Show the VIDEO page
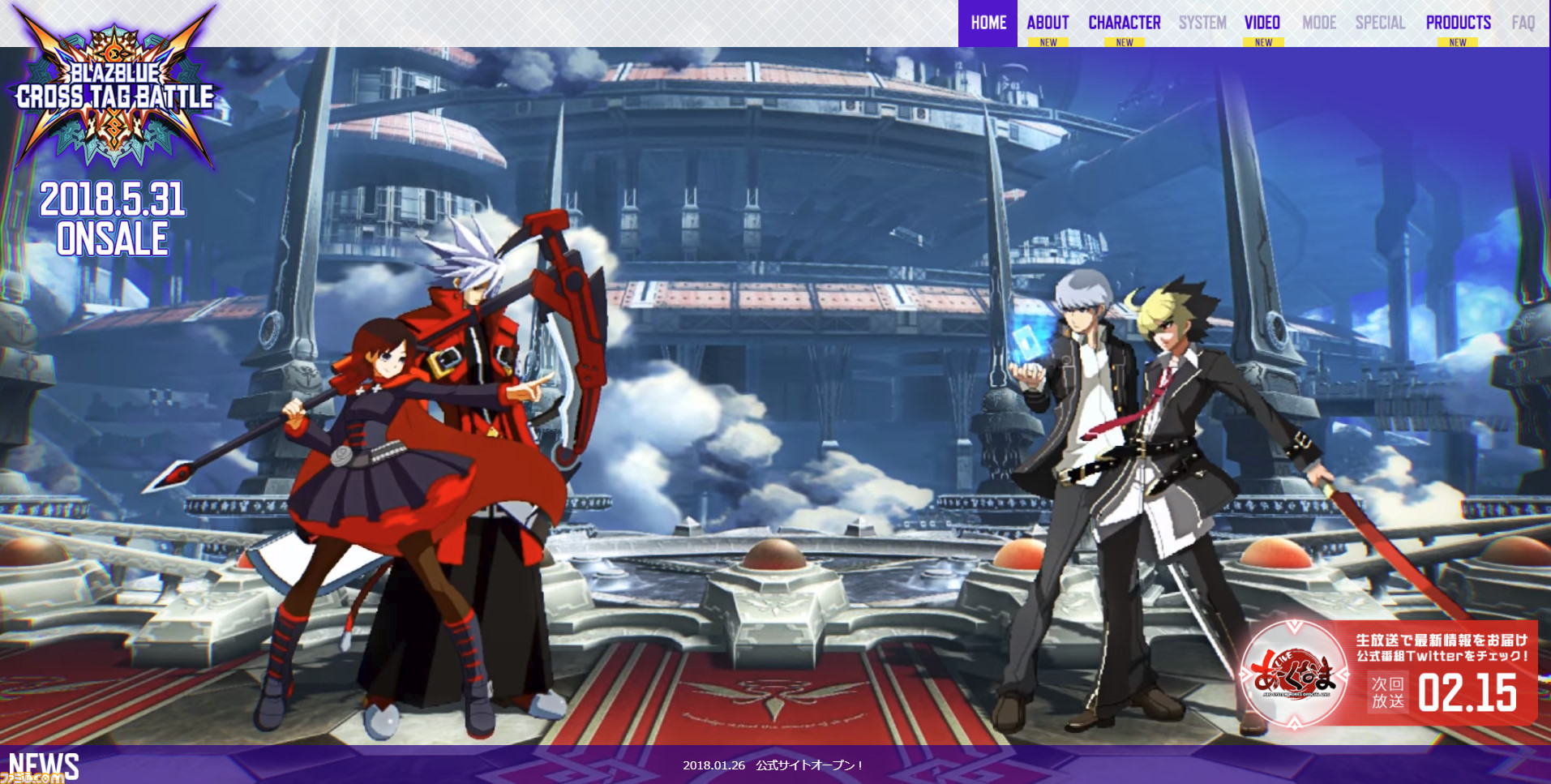1551x784 pixels. point(1262,23)
